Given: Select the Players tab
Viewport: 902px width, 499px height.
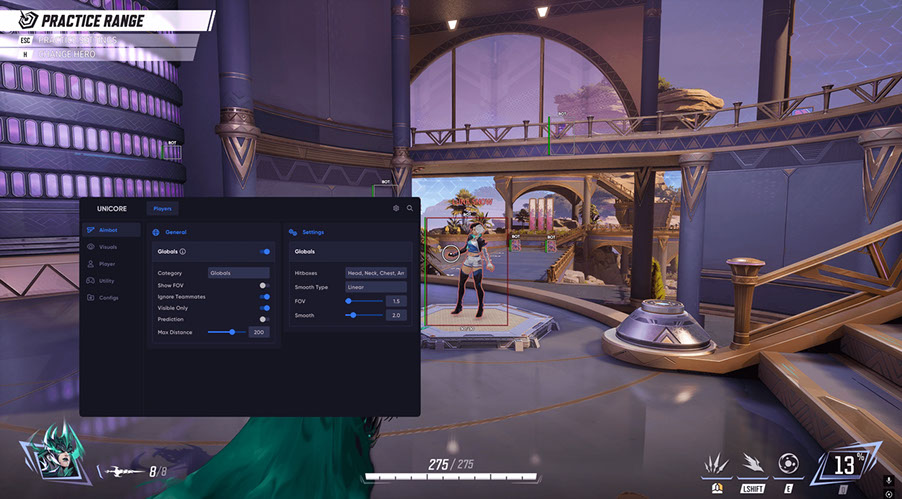Looking at the screenshot, I should click(162, 209).
